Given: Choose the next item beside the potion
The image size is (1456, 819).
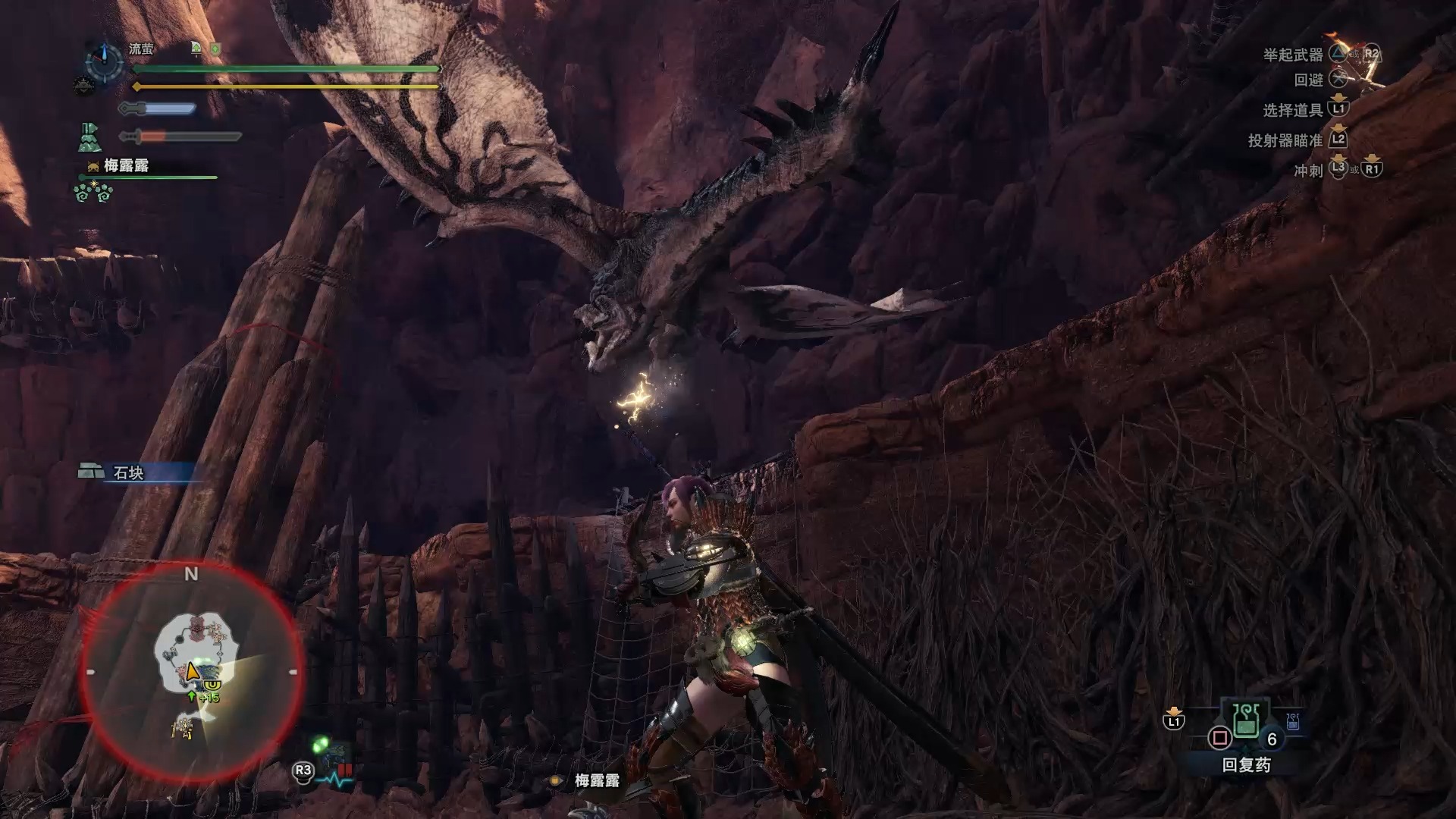Looking at the screenshot, I should 1293,723.
